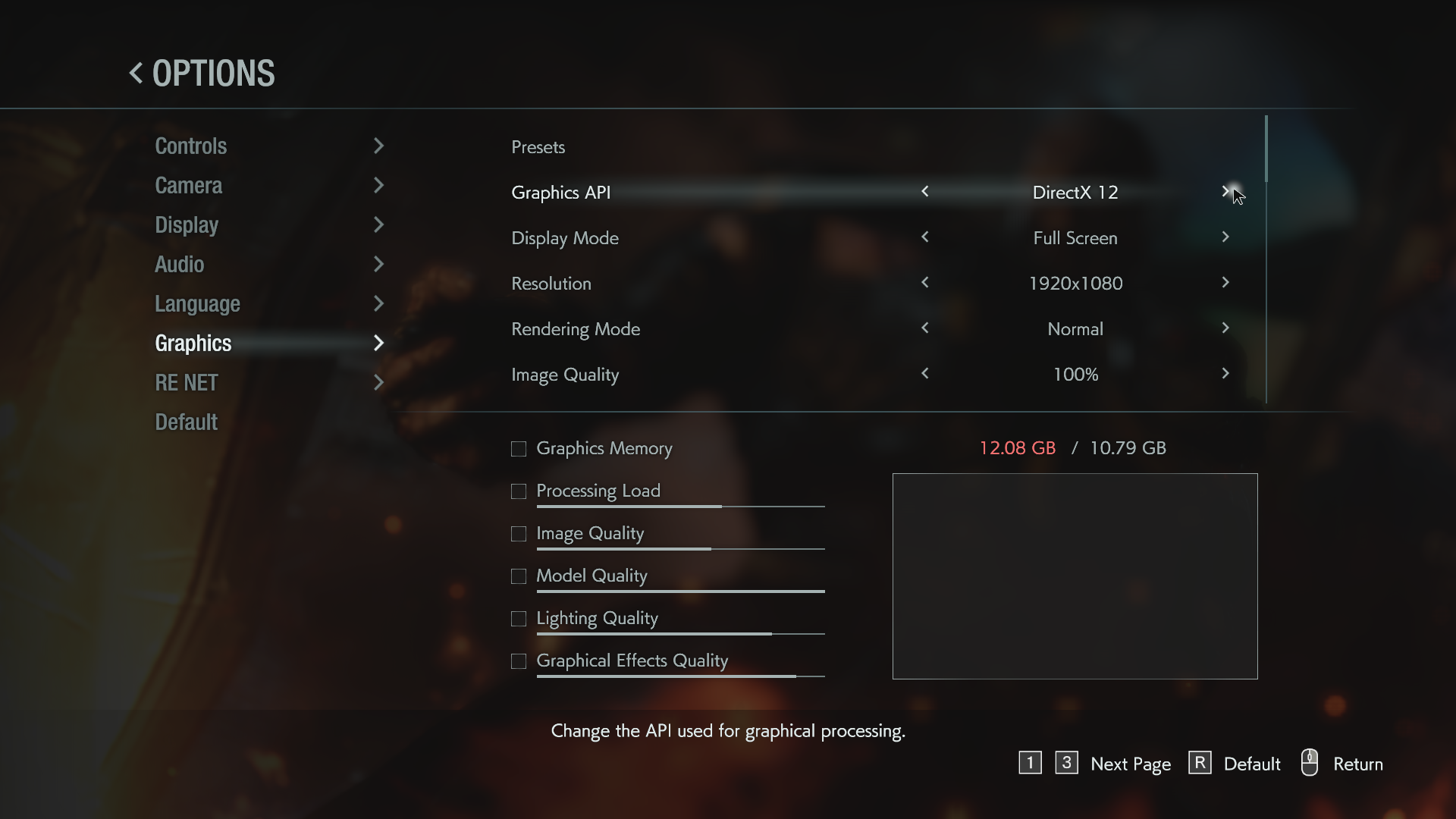Toggle the Processing Load checkbox
1456x819 pixels.
tap(519, 491)
